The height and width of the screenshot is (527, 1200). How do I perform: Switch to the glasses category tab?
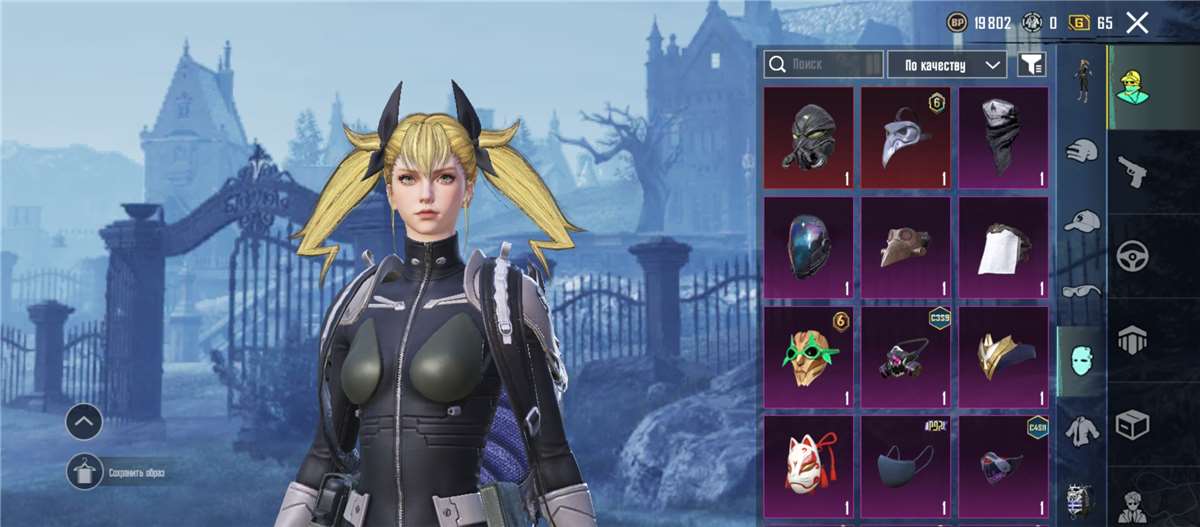point(1081,291)
